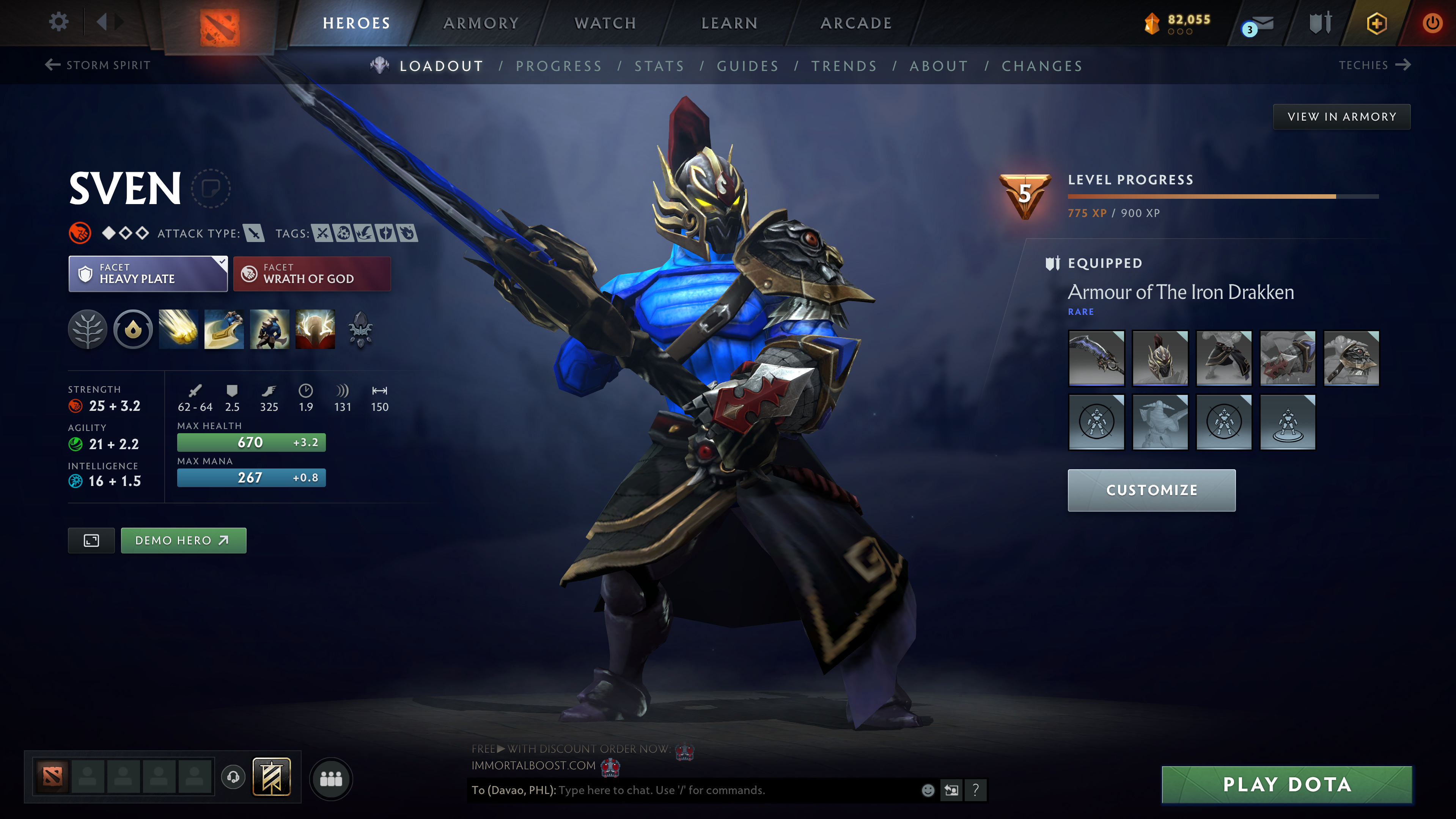1456x819 pixels.
Task: Select the God's Strength ability icon
Action: pos(315,330)
